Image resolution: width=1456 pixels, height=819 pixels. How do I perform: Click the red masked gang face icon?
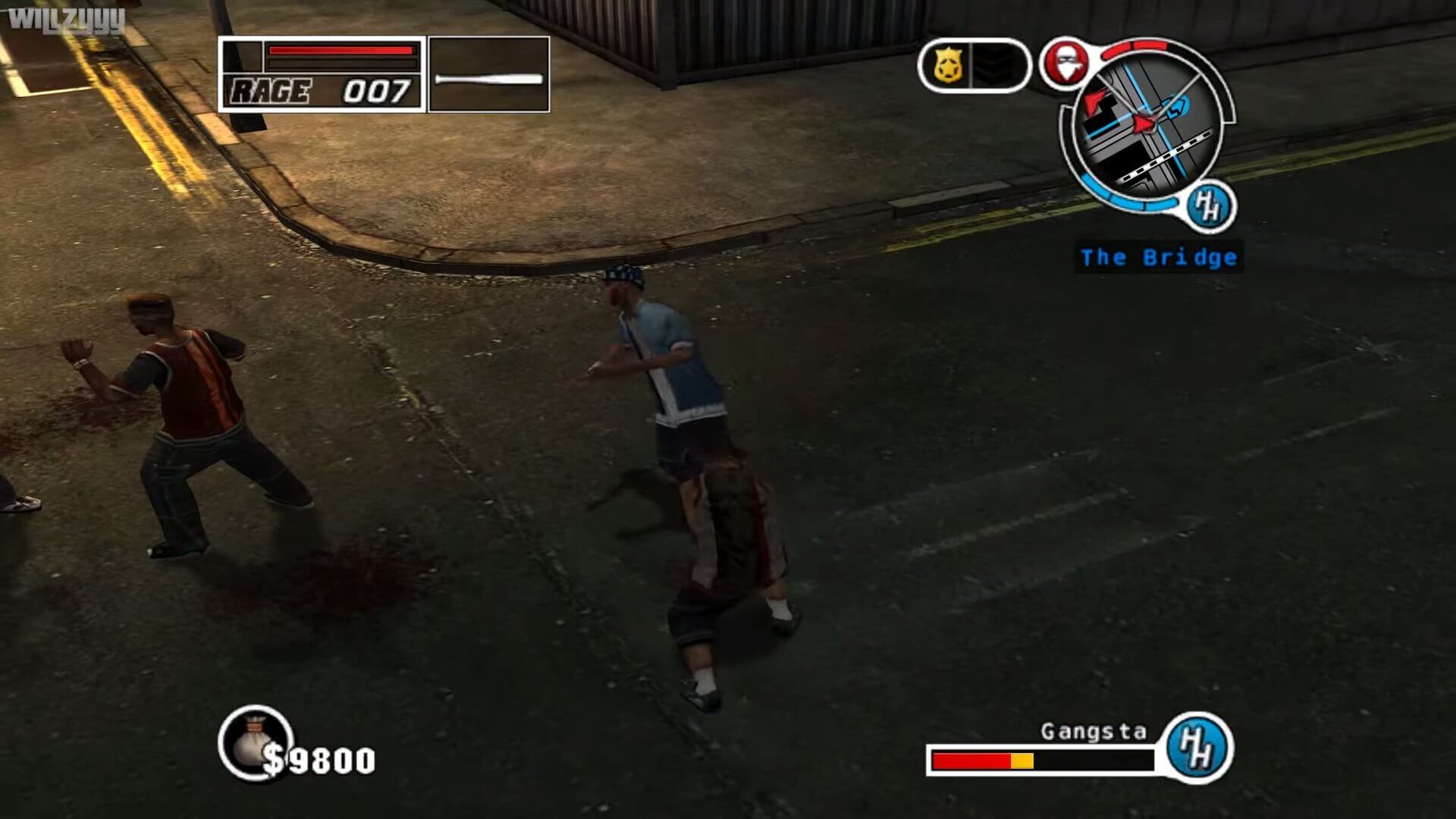[x=1065, y=62]
